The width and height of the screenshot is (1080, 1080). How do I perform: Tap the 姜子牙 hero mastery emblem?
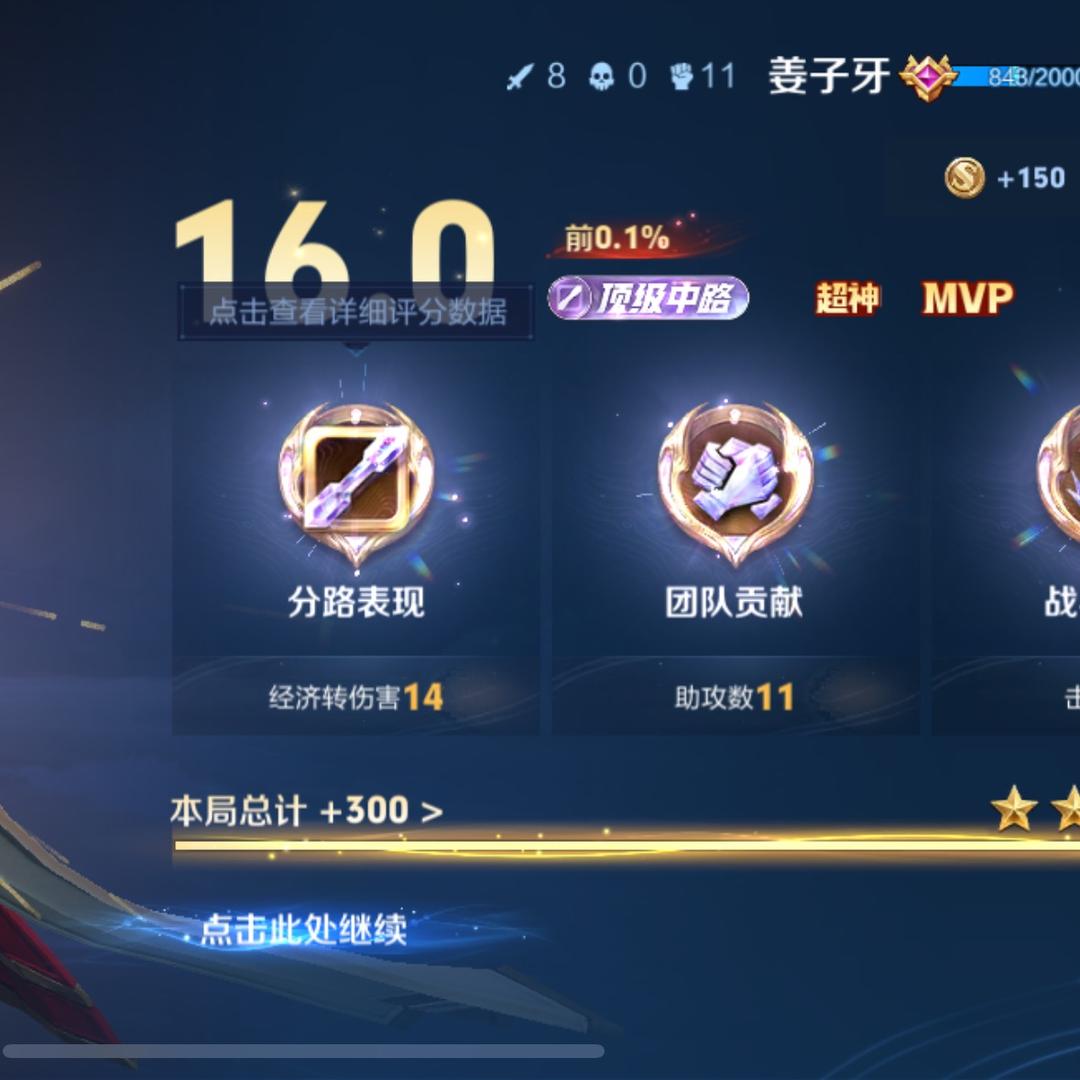(x=926, y=77)
